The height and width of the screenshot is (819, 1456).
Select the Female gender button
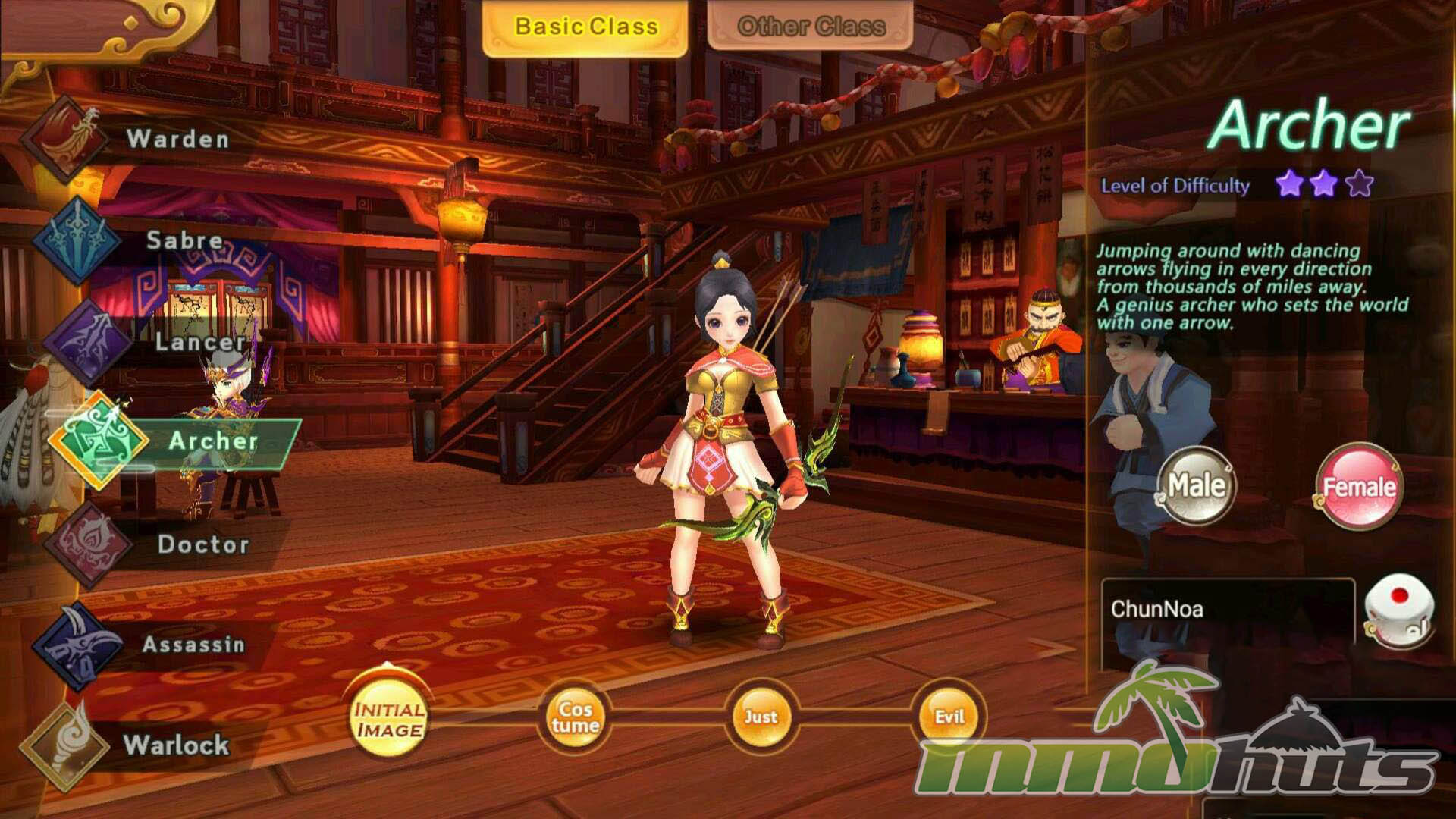tap(1358, 486)
